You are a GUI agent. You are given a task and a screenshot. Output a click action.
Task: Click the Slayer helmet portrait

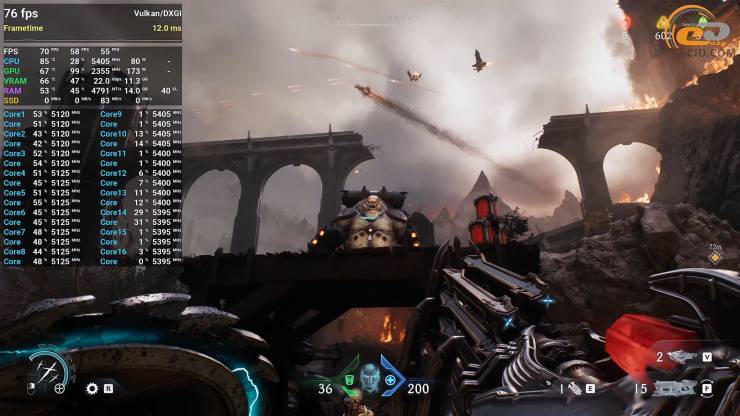(x=369, y=378)
